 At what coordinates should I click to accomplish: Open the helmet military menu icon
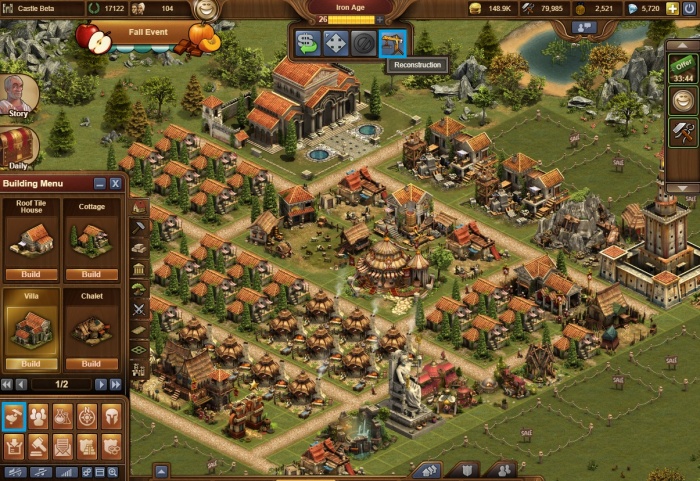pos(112,416)
